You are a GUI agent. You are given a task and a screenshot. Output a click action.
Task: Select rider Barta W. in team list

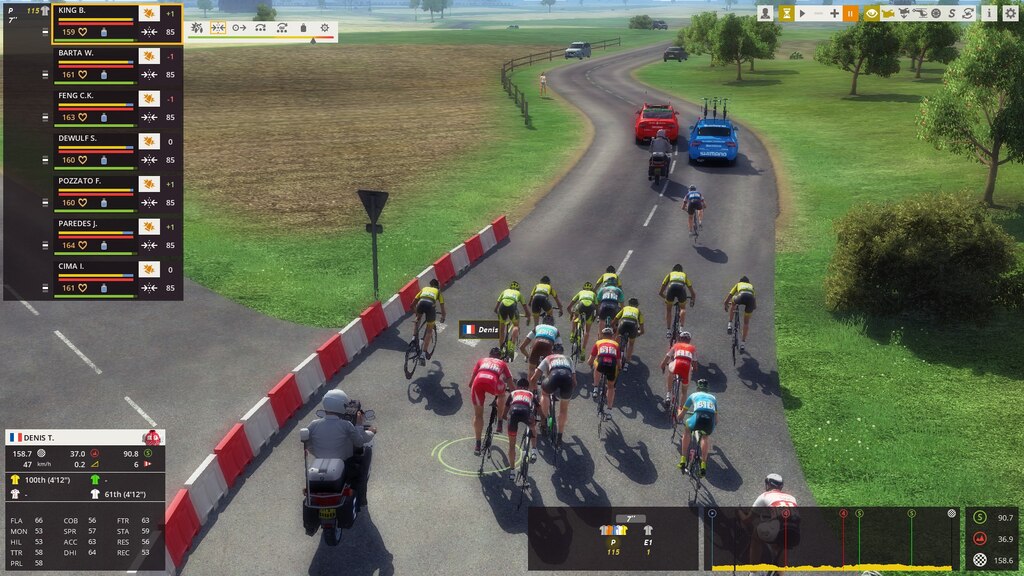click(x=94, y=53)
